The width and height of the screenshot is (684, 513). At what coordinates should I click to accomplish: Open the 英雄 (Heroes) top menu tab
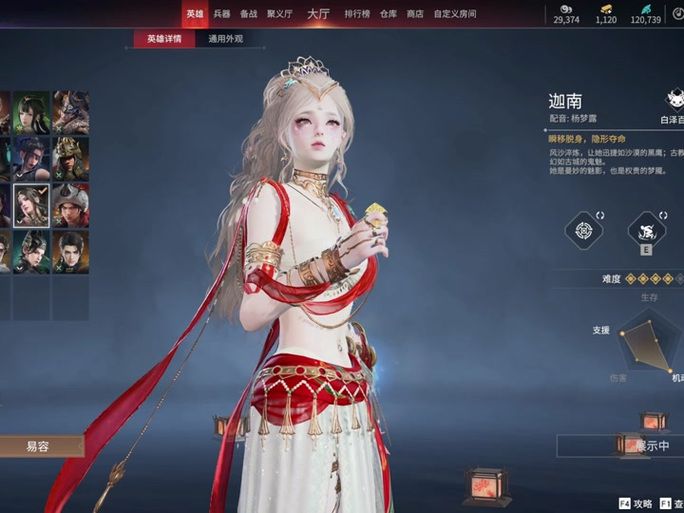(x=194, y=14)
